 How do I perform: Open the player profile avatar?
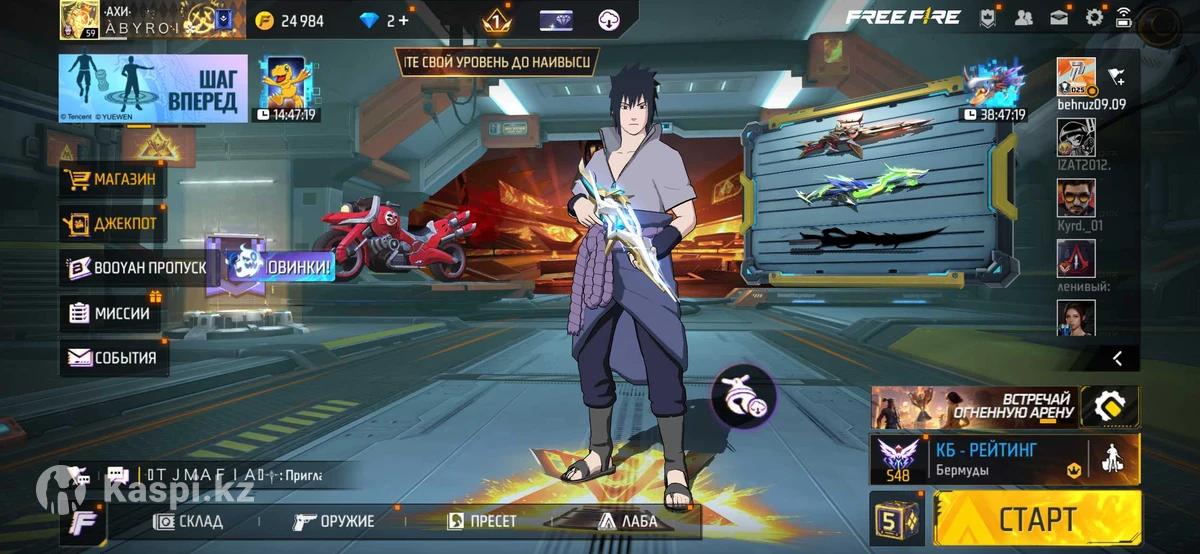tap(79, 19)
